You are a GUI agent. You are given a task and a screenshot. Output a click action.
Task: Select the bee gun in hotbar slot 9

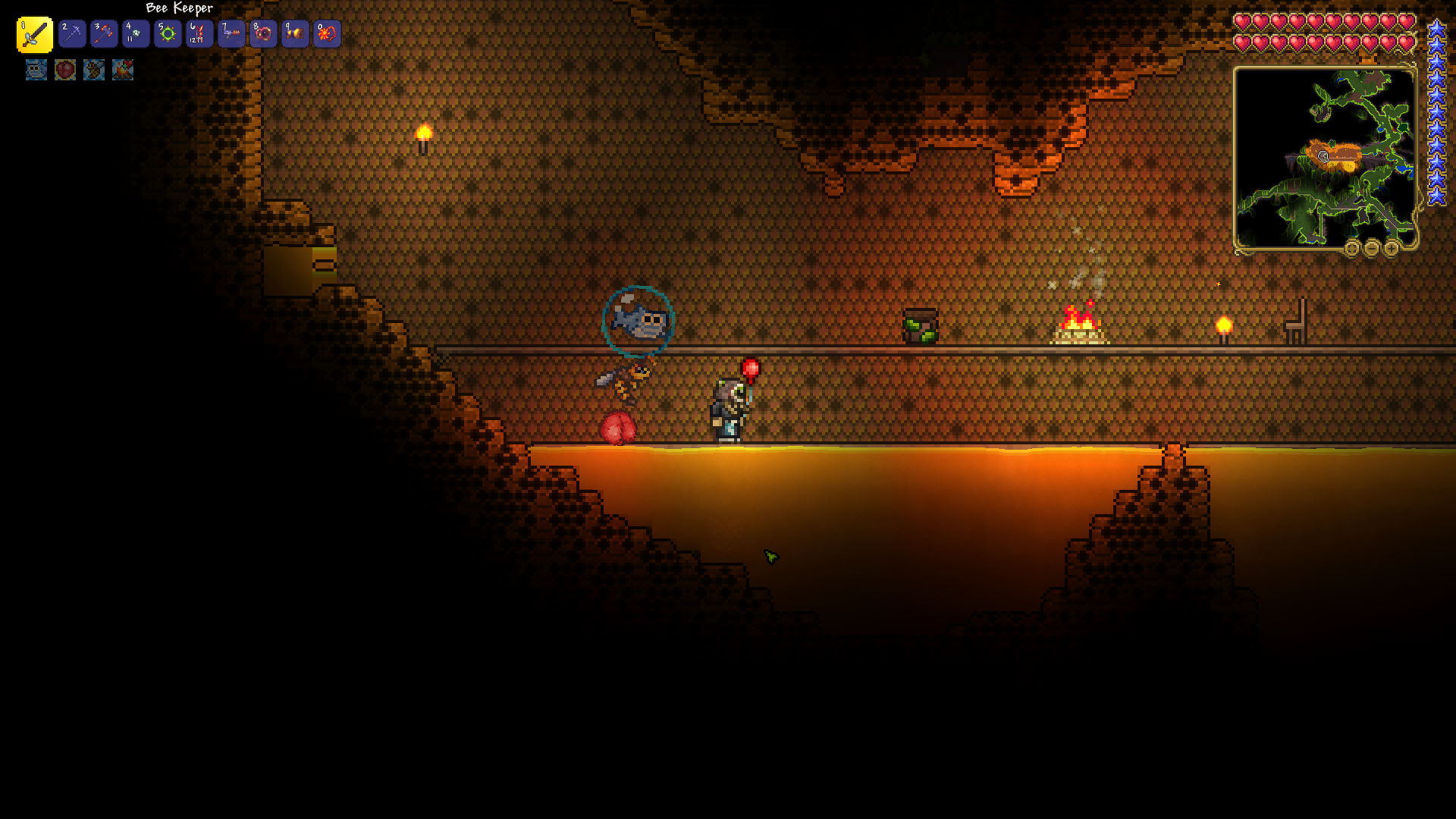(x=295, y=34)
